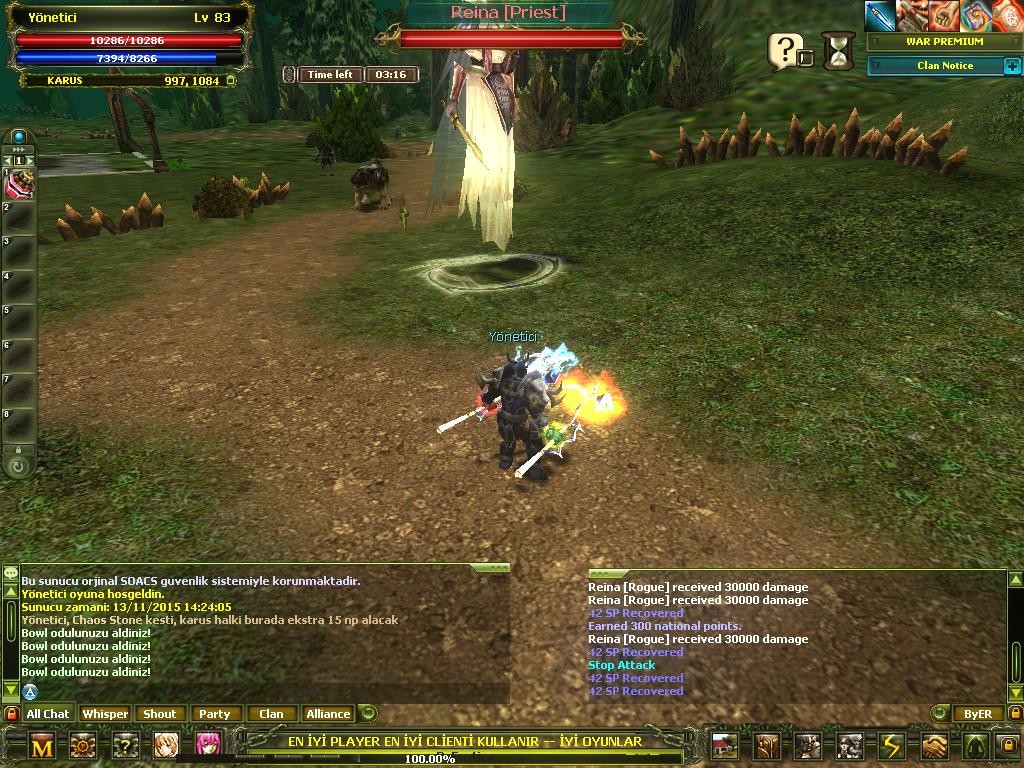
Task: Open the Whisper chat tab
Action: [105, 714]
